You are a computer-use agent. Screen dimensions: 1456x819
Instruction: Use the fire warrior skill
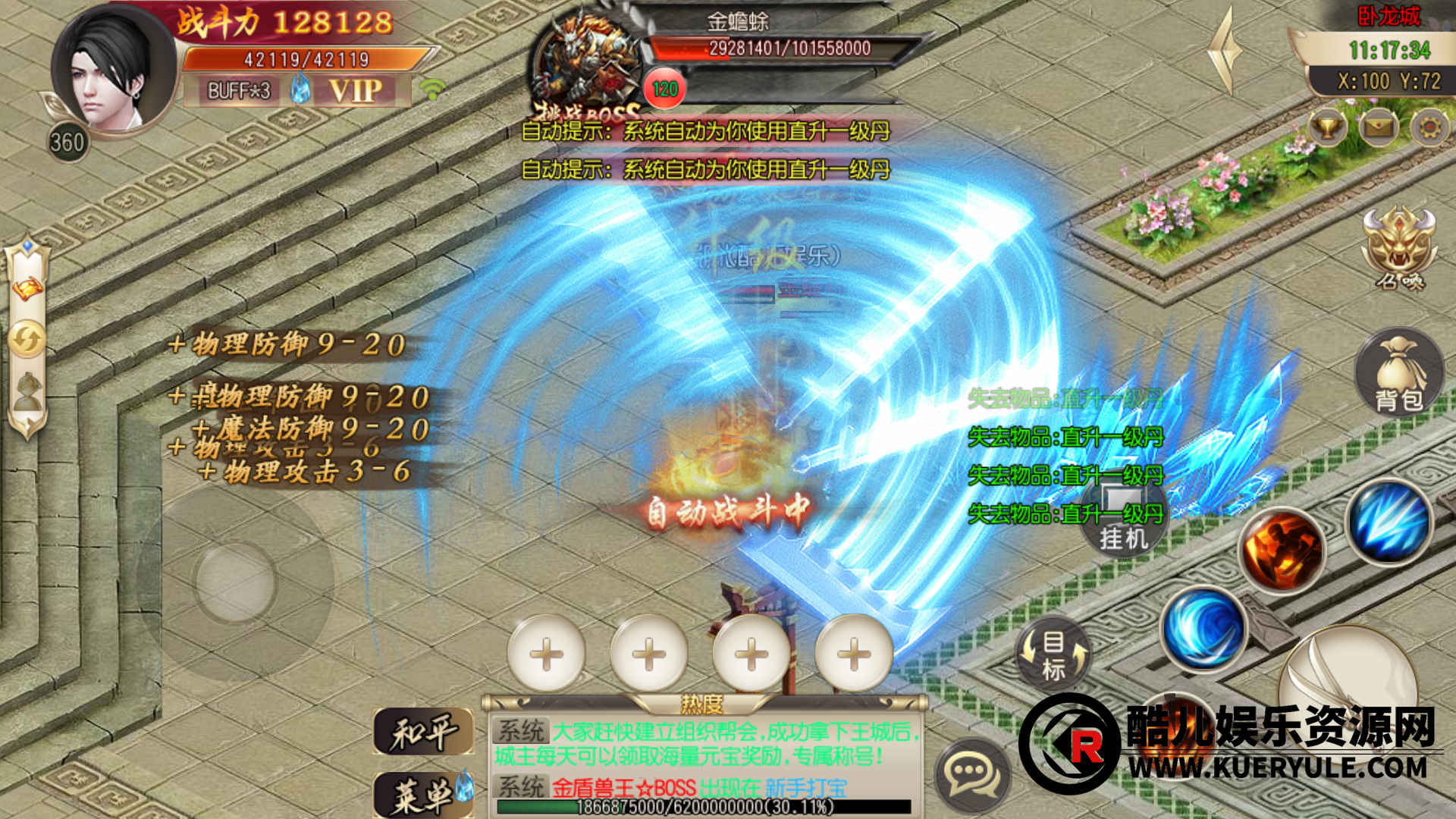pyautogui.click(x=1282, y=551)
